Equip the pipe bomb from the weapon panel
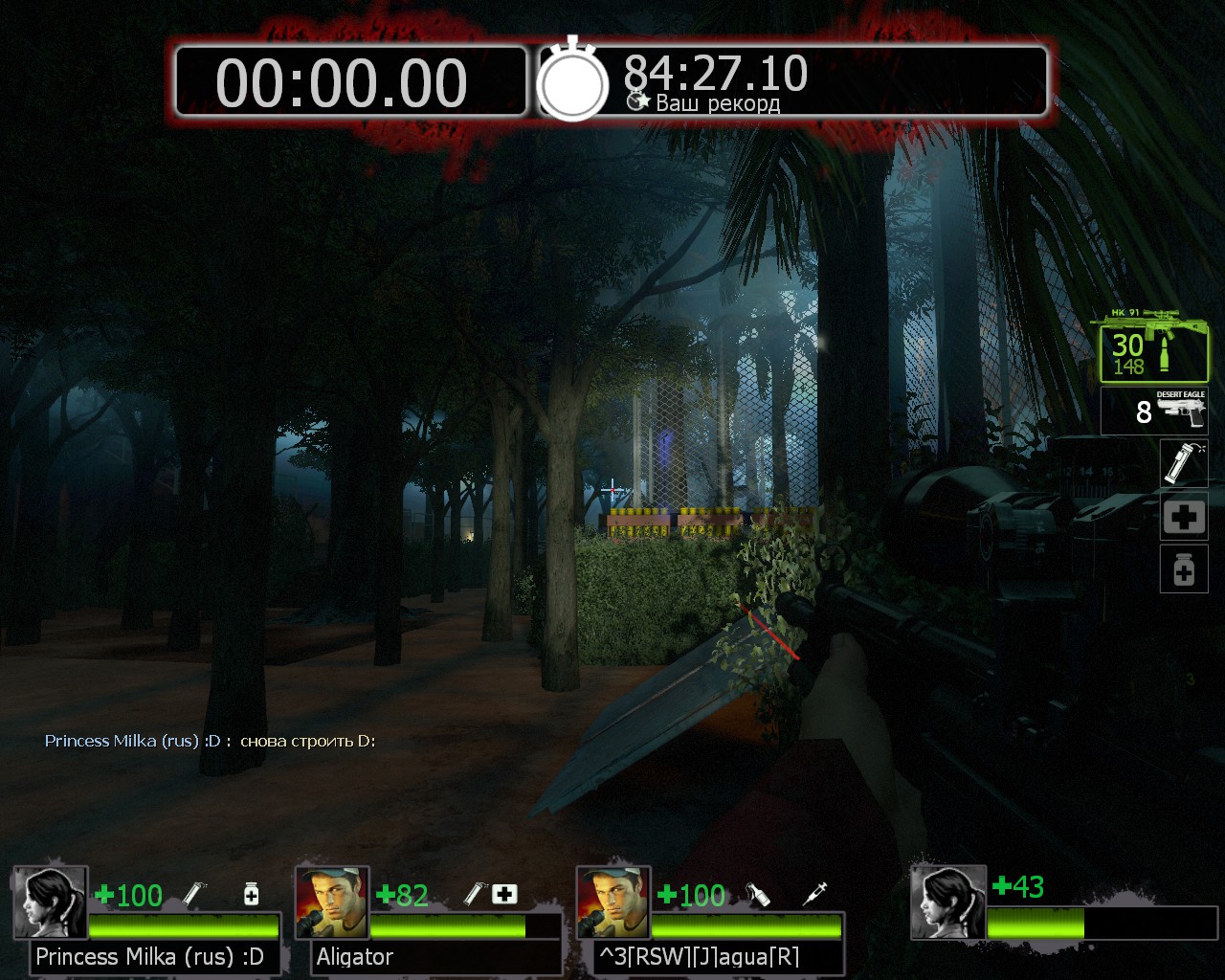The image size is (1225, 980). pyautogui.click(x=1183, y=463)
